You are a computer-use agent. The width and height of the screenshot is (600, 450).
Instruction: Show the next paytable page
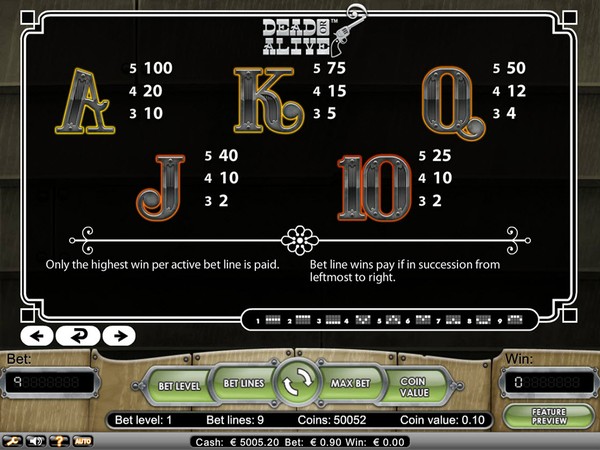point(117,335)
